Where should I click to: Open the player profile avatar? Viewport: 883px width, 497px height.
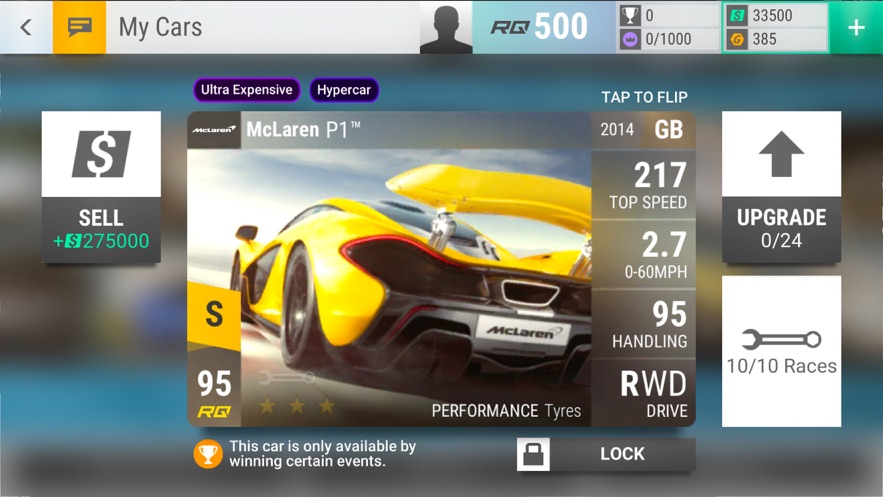click(x=446, y=27)
